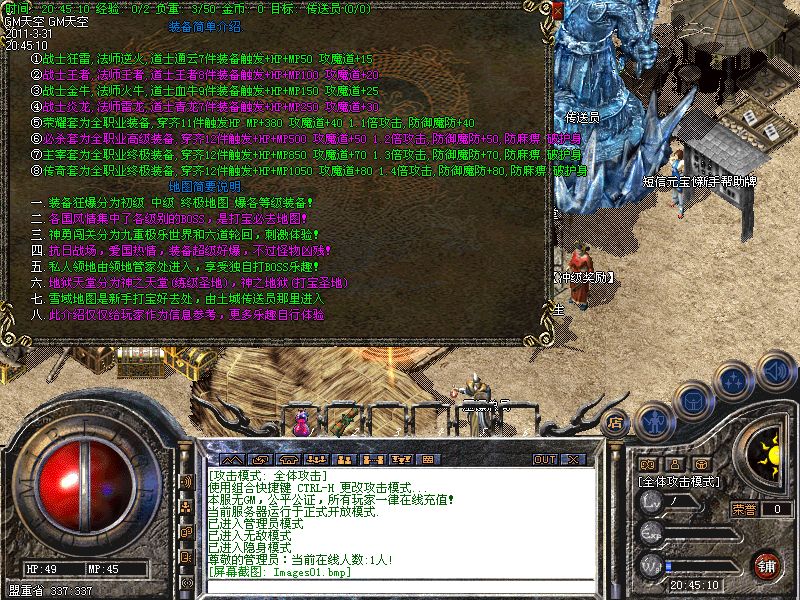
Task: Close the game with the X button
Action: tap(574, 459)
